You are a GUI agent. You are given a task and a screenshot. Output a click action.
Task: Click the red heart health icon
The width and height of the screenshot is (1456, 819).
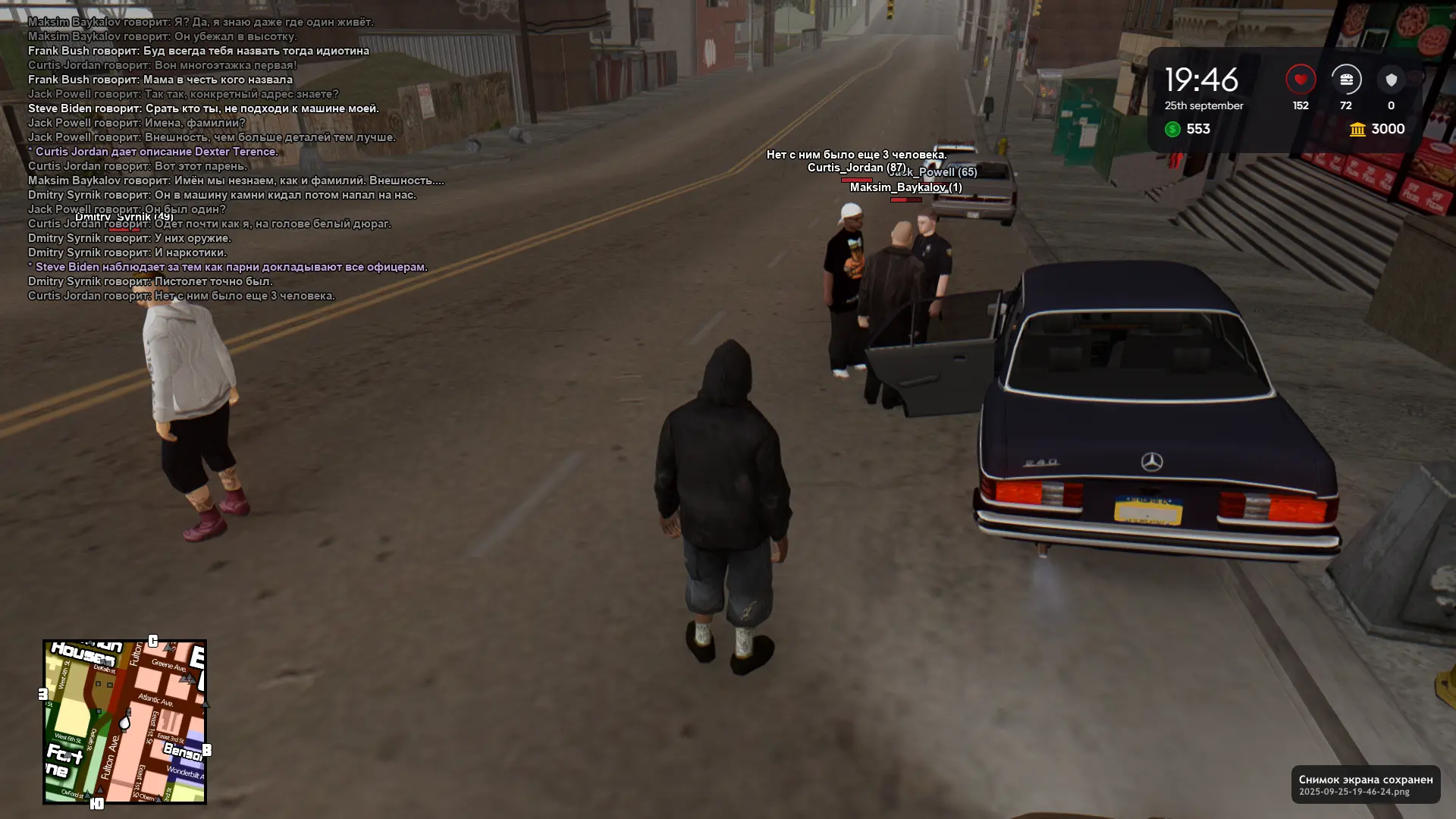click(x=1301, y=80)
